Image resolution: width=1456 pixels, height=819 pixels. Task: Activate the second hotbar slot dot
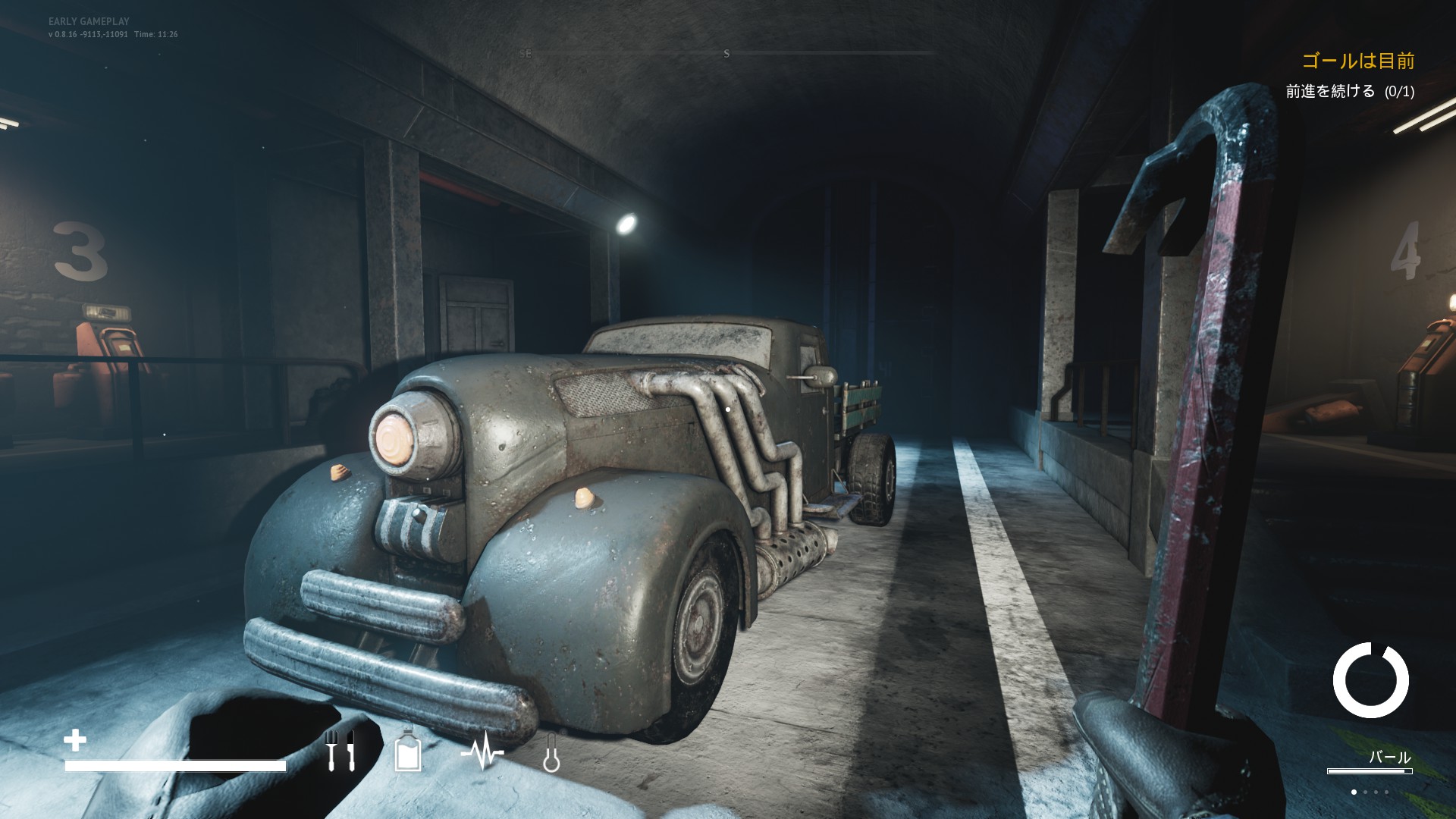pyautogui.click(x=1366, y=792)
